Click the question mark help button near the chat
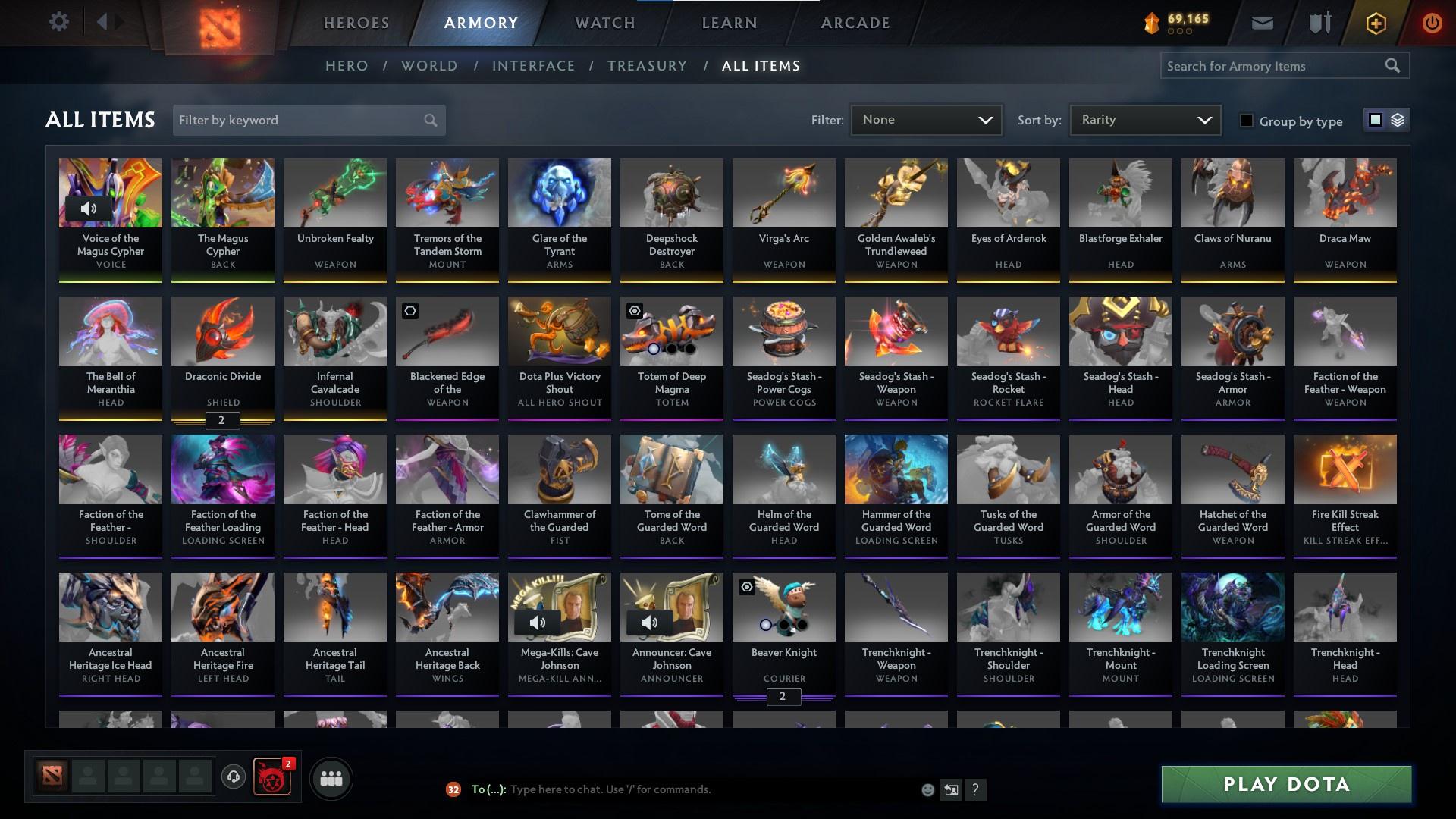The width and height of the screenshot is (1456, 819). [975, 789]
